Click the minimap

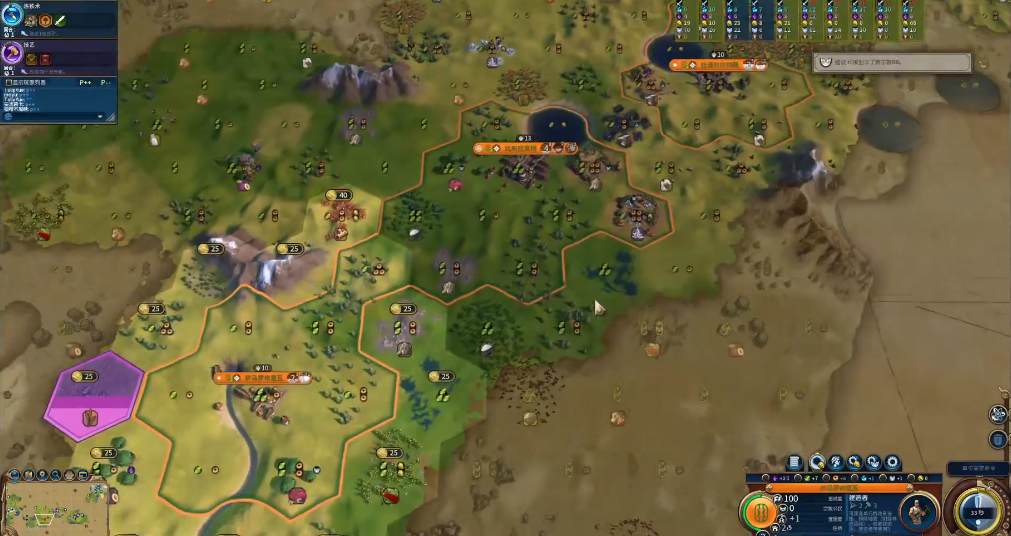55,508
